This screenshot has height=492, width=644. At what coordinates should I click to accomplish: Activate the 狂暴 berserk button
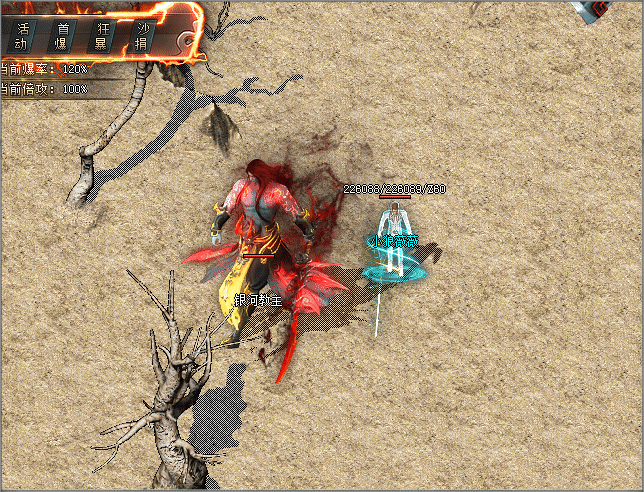[102, 36]
